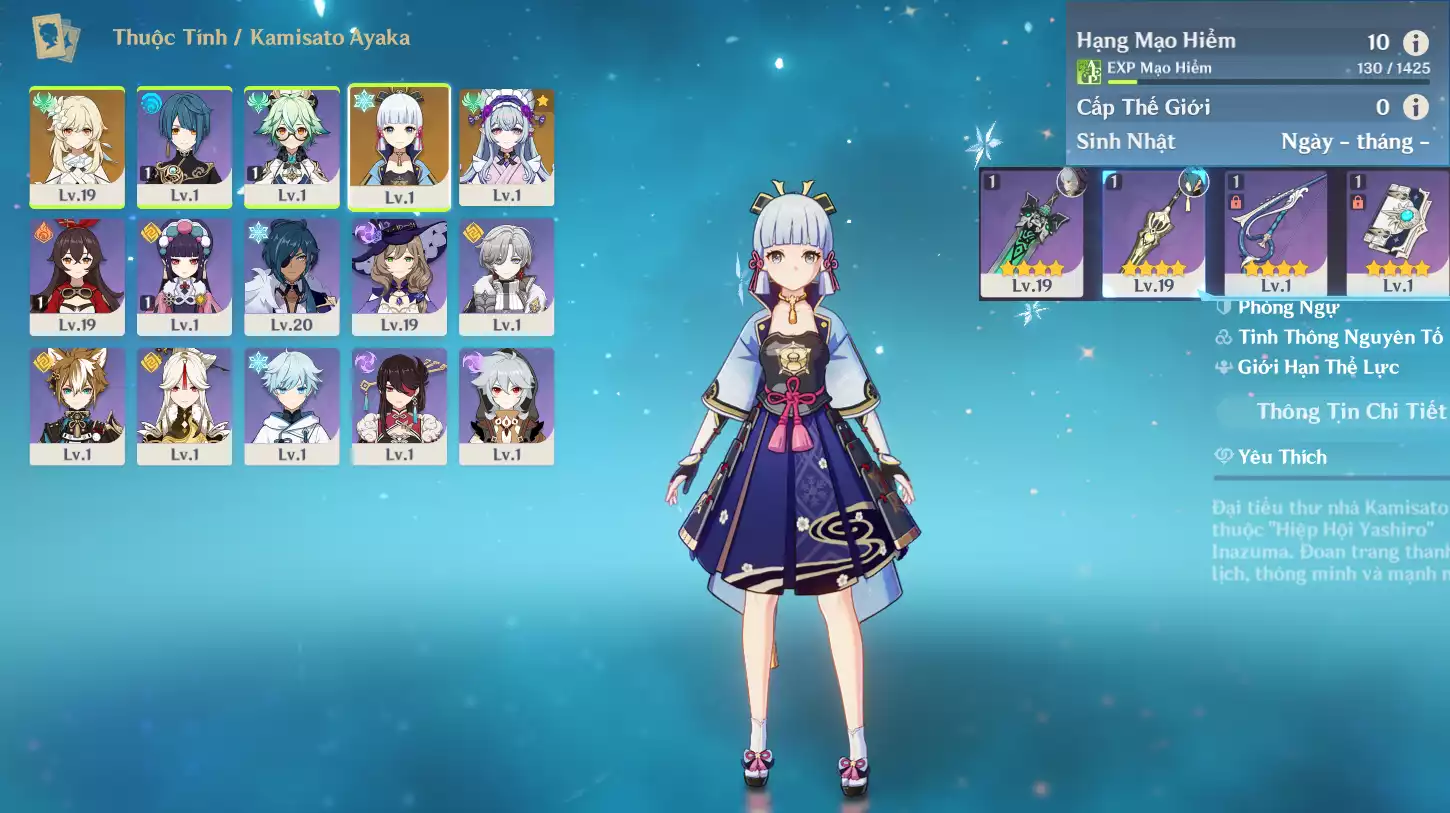This screenshot has height=813, width=1450.
Task: Select Gorou's fox-eared portrait
Action: (x=77, y=405)
